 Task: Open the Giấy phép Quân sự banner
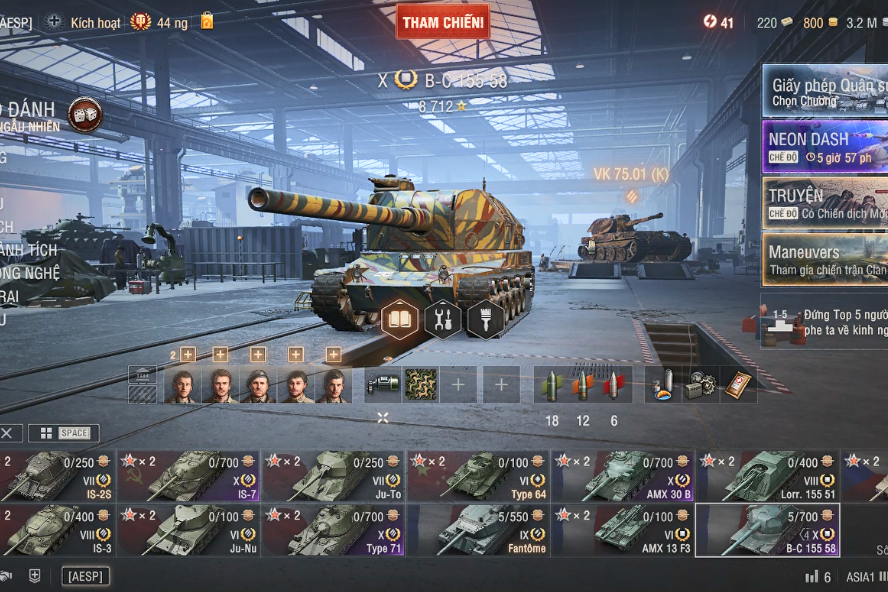824,92
